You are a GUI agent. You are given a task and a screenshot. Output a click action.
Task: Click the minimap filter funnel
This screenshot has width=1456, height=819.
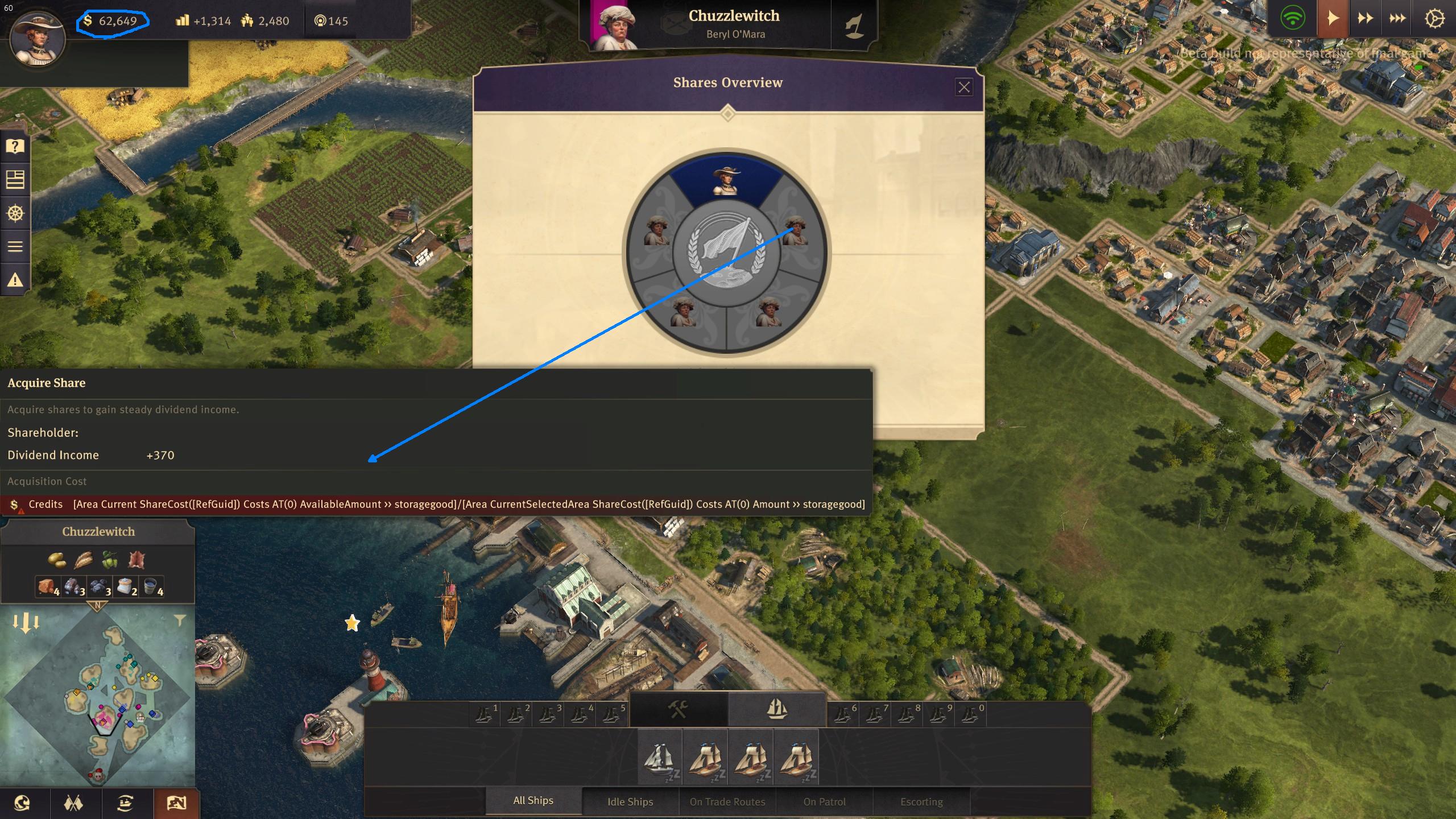tap(180, 621)
